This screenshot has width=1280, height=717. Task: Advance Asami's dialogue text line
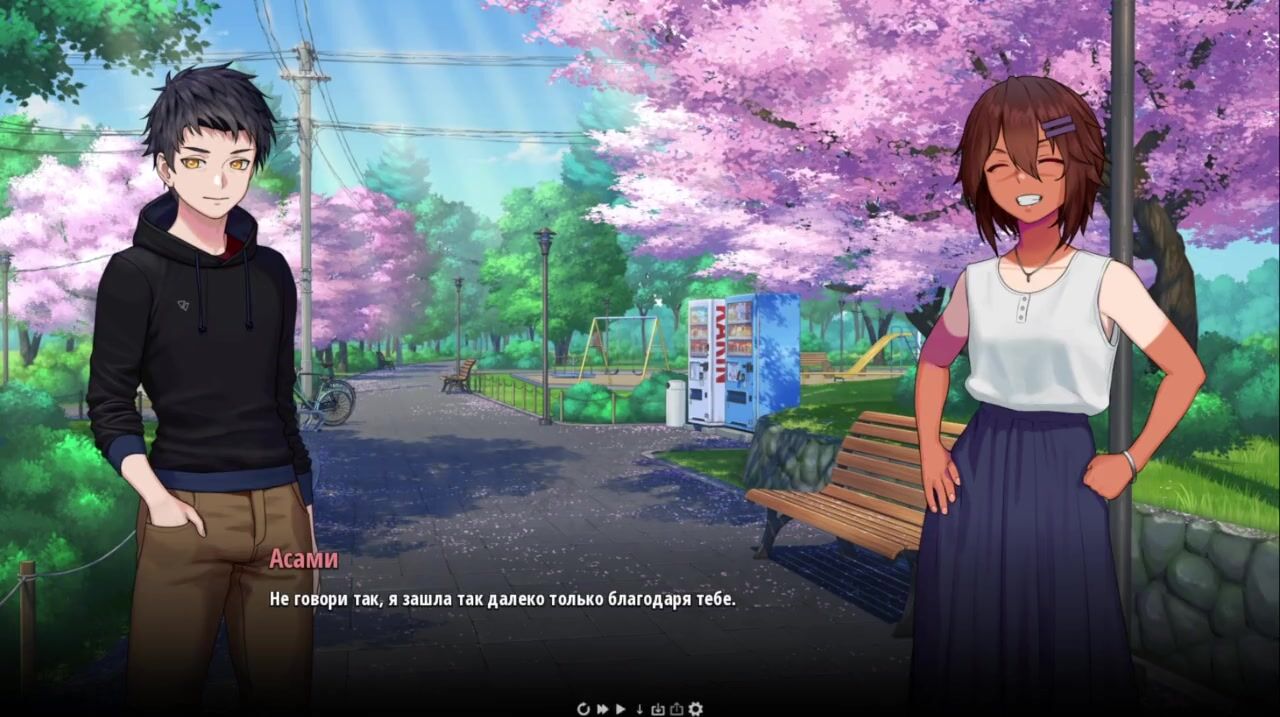point(502,599)
